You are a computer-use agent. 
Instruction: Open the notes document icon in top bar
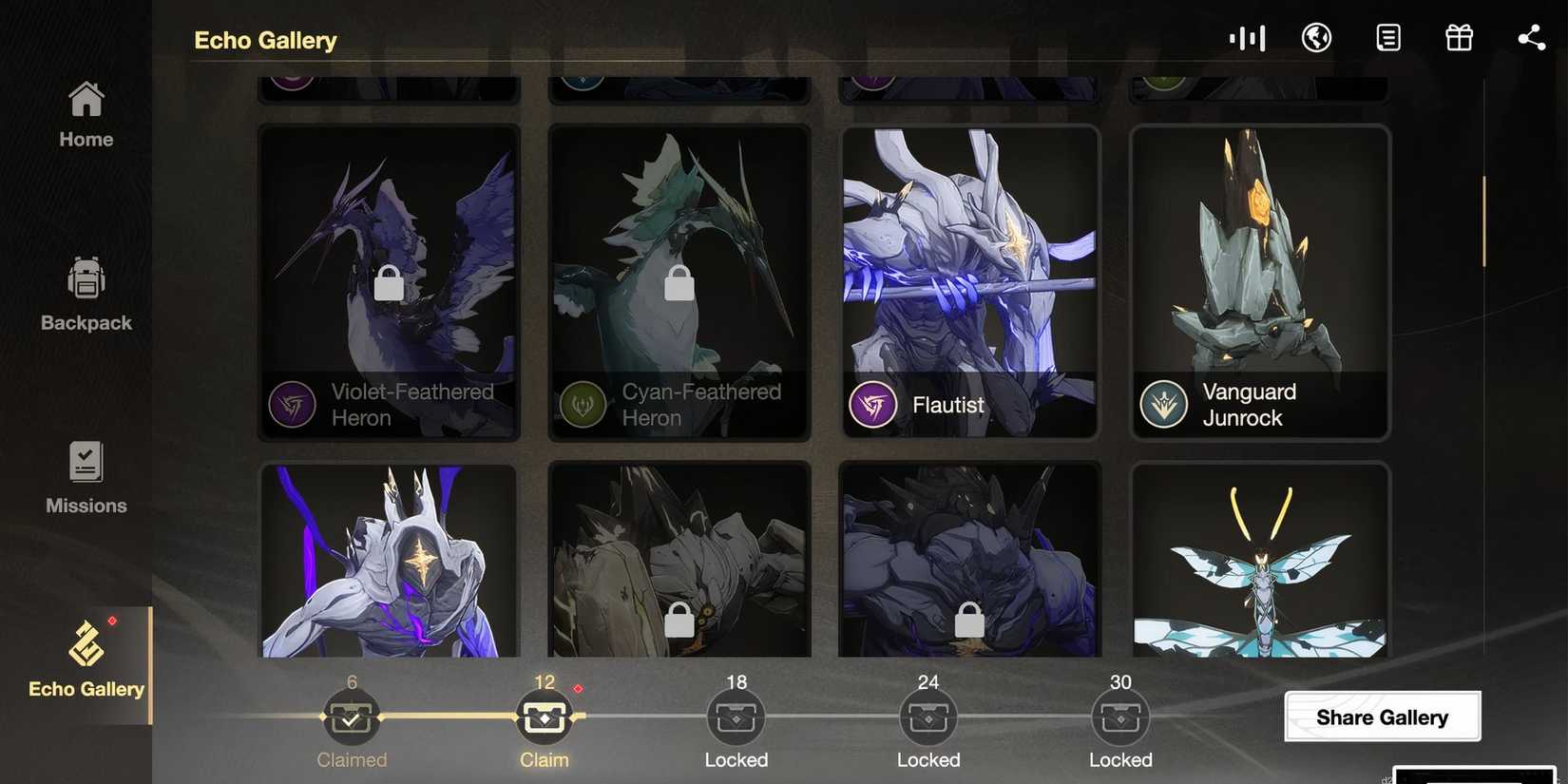click(x=1388, y=38)
